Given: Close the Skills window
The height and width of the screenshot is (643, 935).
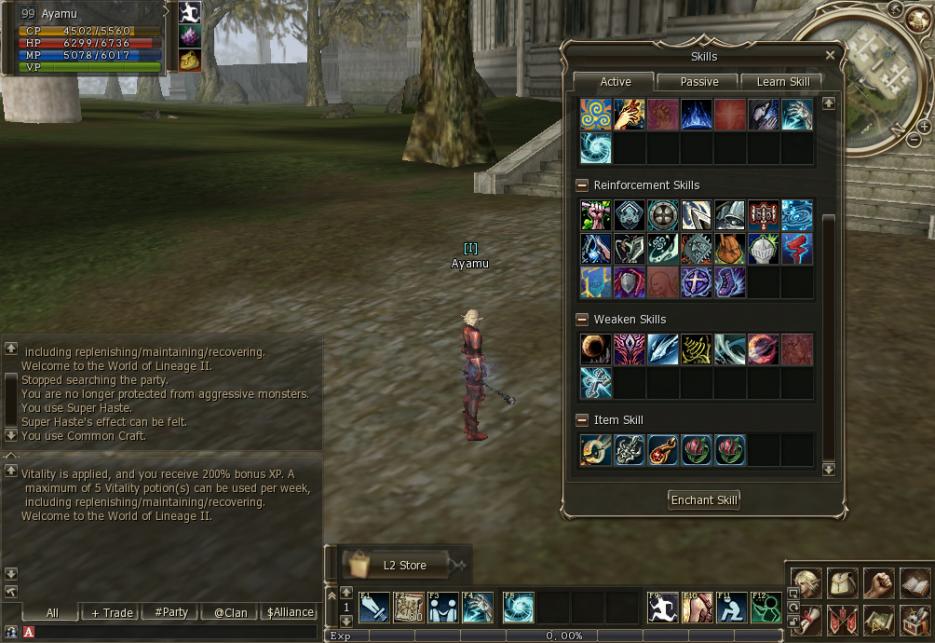Looking at the screenshot, I should [x=830, y=56].
